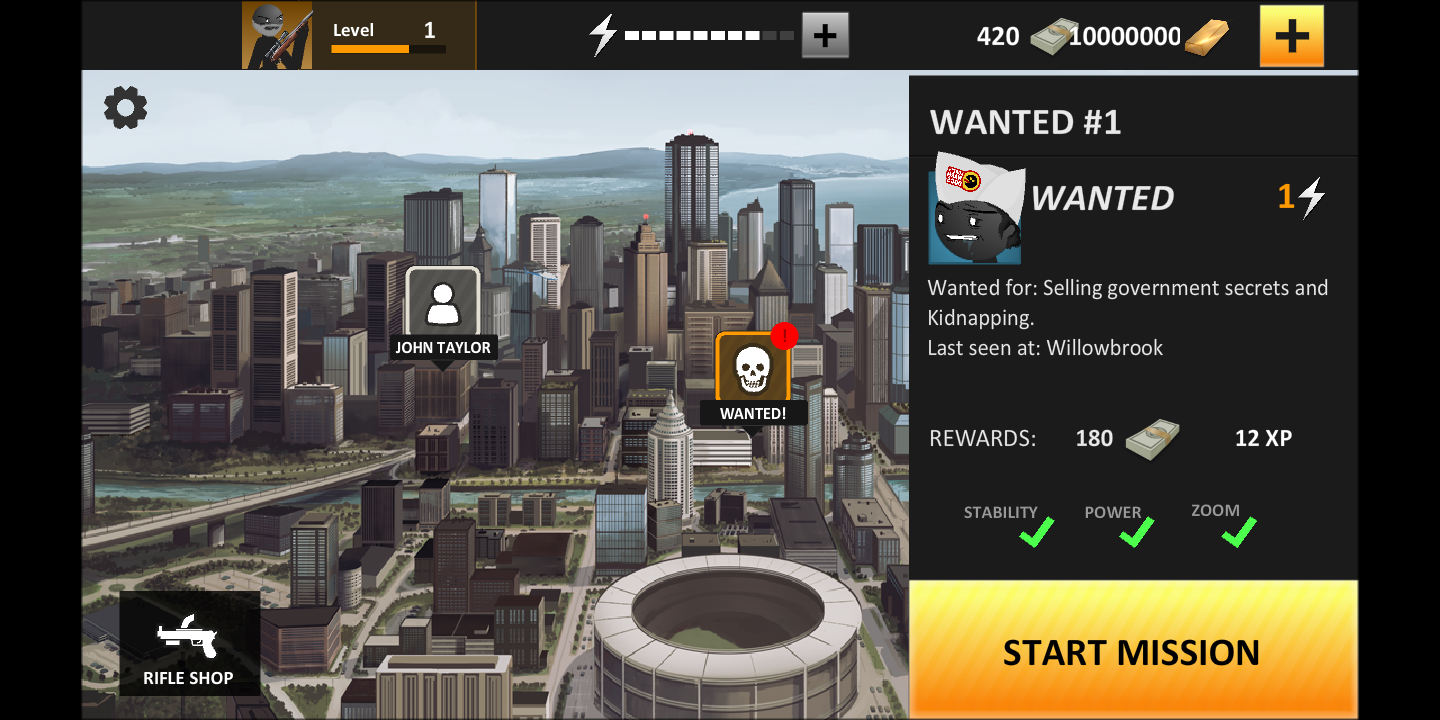Click the wanted criminal's mugshot portrait
1440x720 pixels.
click(974, 209)
